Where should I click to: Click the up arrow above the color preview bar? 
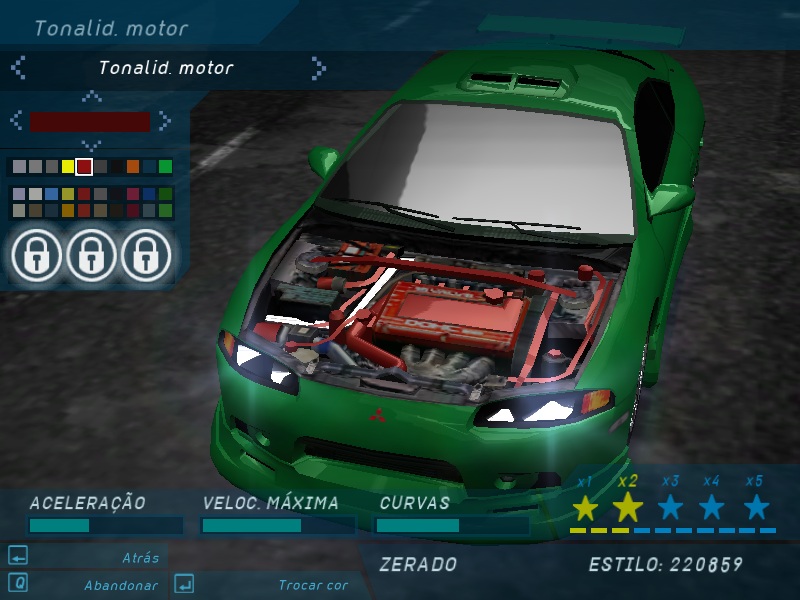tap(91, 97)
